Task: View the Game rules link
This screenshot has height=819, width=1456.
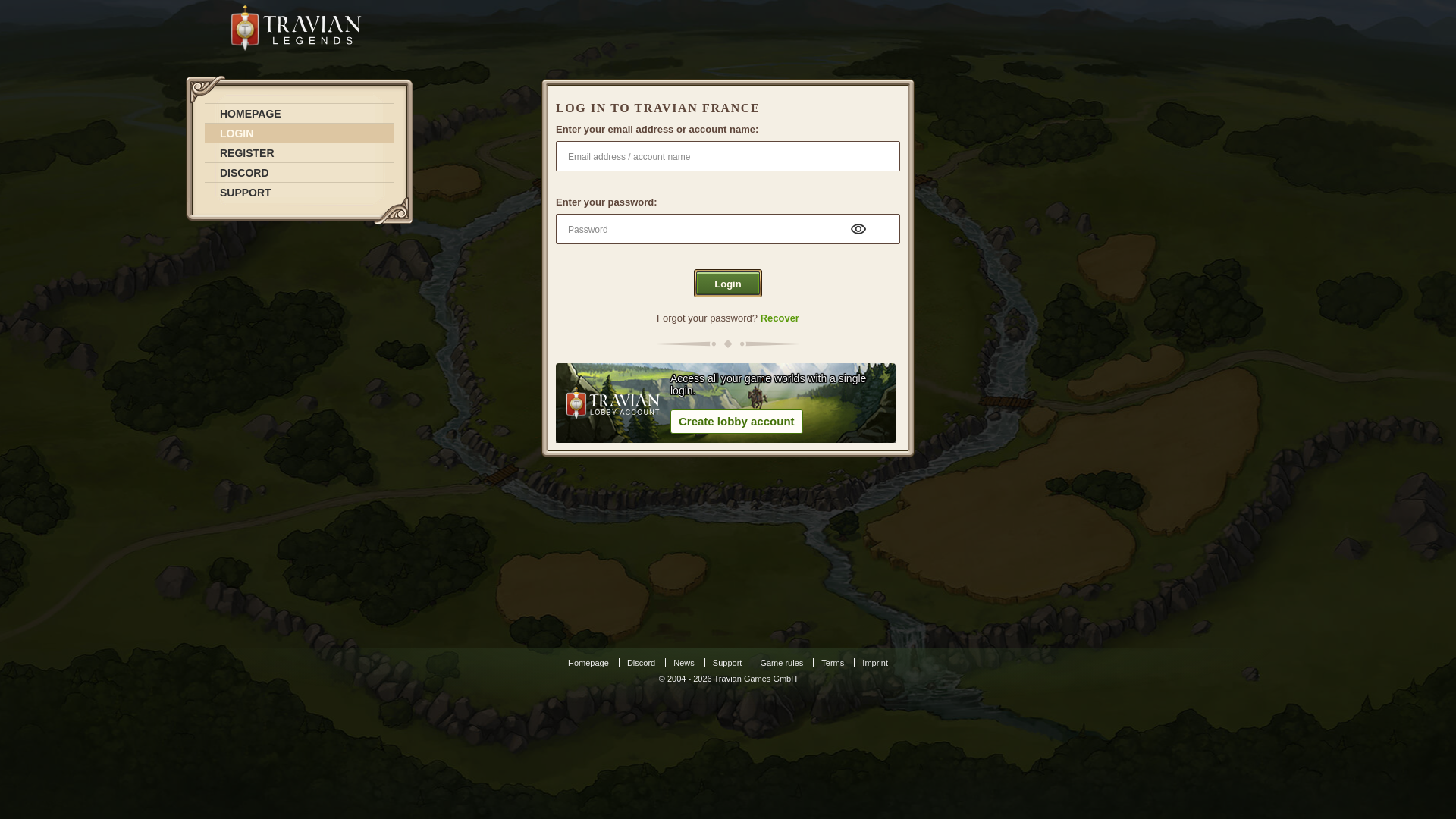Action: 781,663
